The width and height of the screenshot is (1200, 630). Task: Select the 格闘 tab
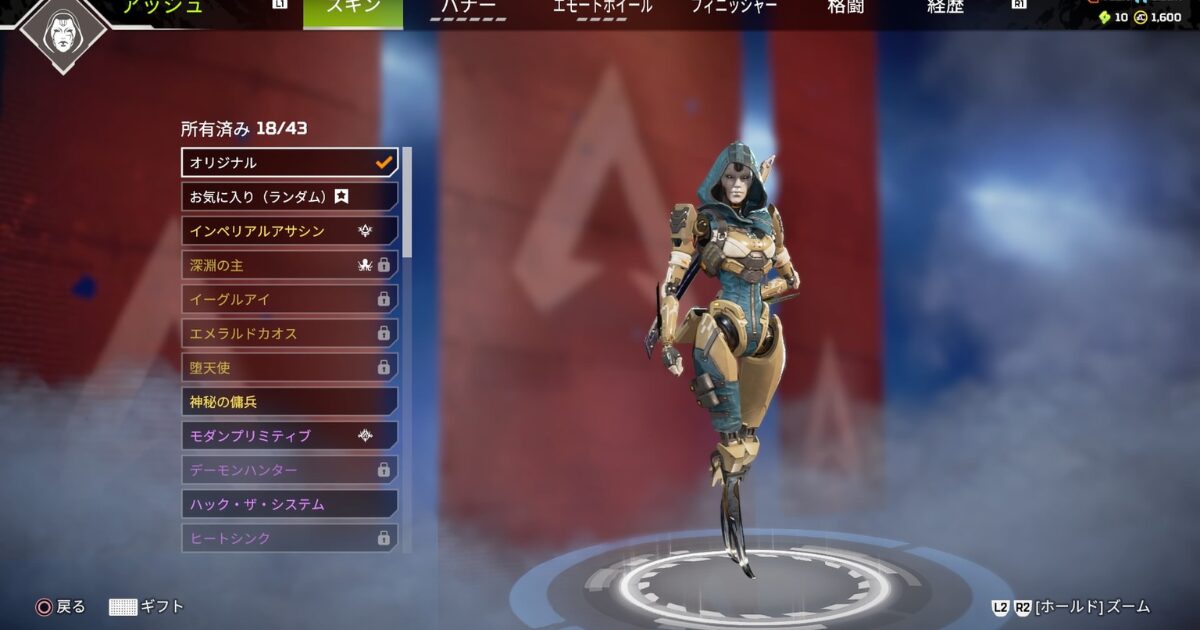click(845, 10)
